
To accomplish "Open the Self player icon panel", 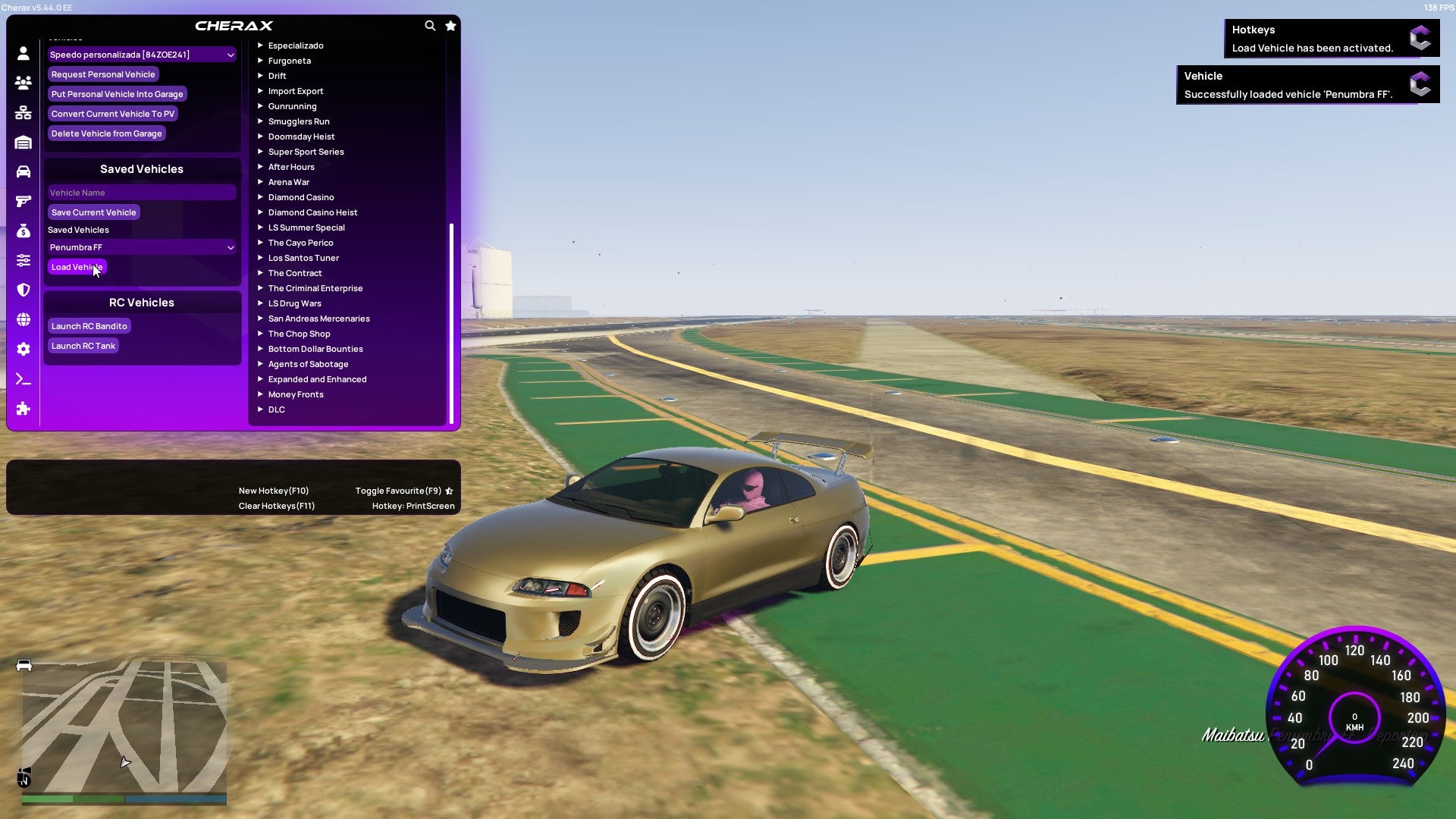I will pyautogui.click(x=23, y=53).
